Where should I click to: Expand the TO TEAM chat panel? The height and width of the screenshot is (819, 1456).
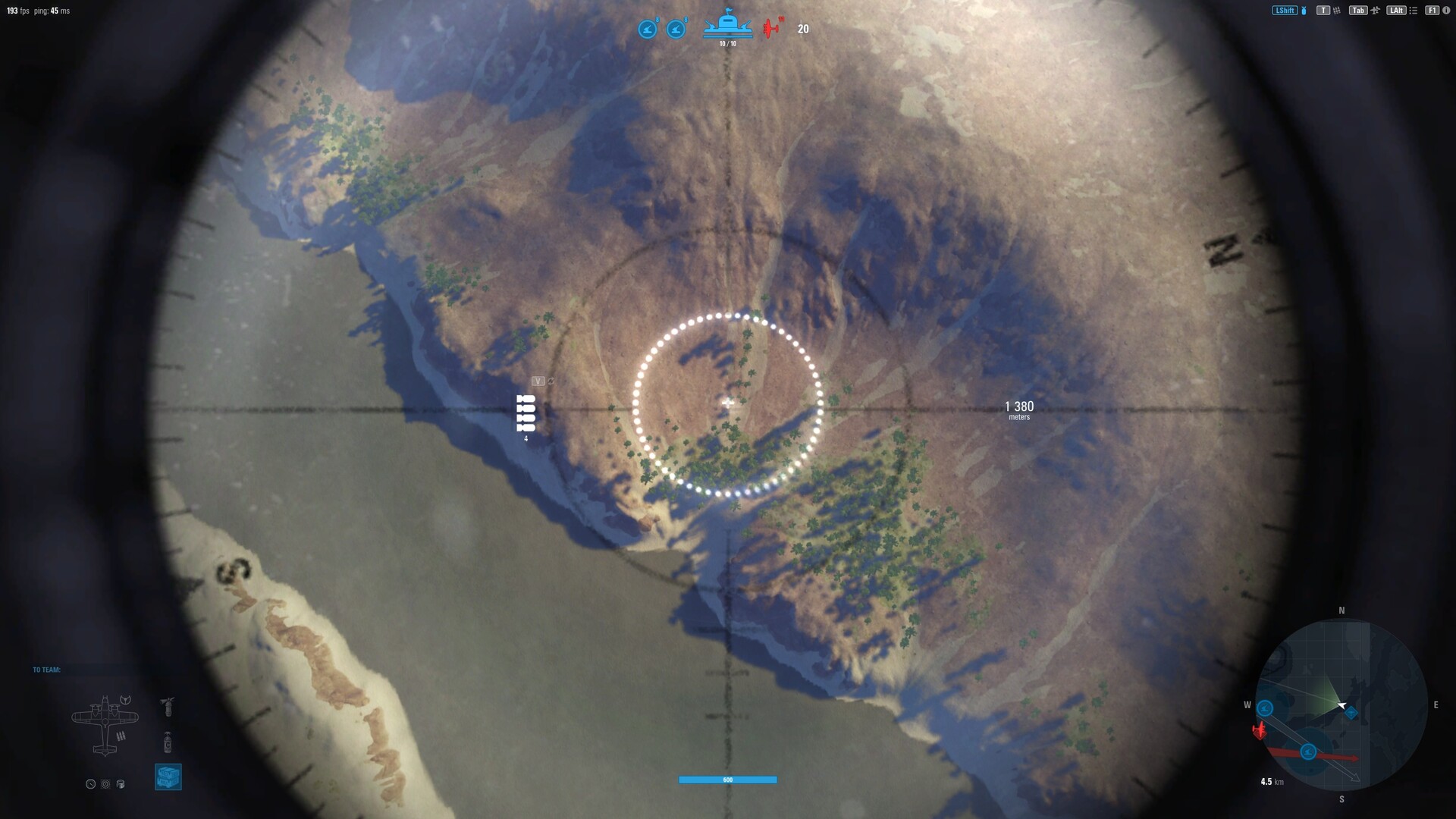click(45, 670)
